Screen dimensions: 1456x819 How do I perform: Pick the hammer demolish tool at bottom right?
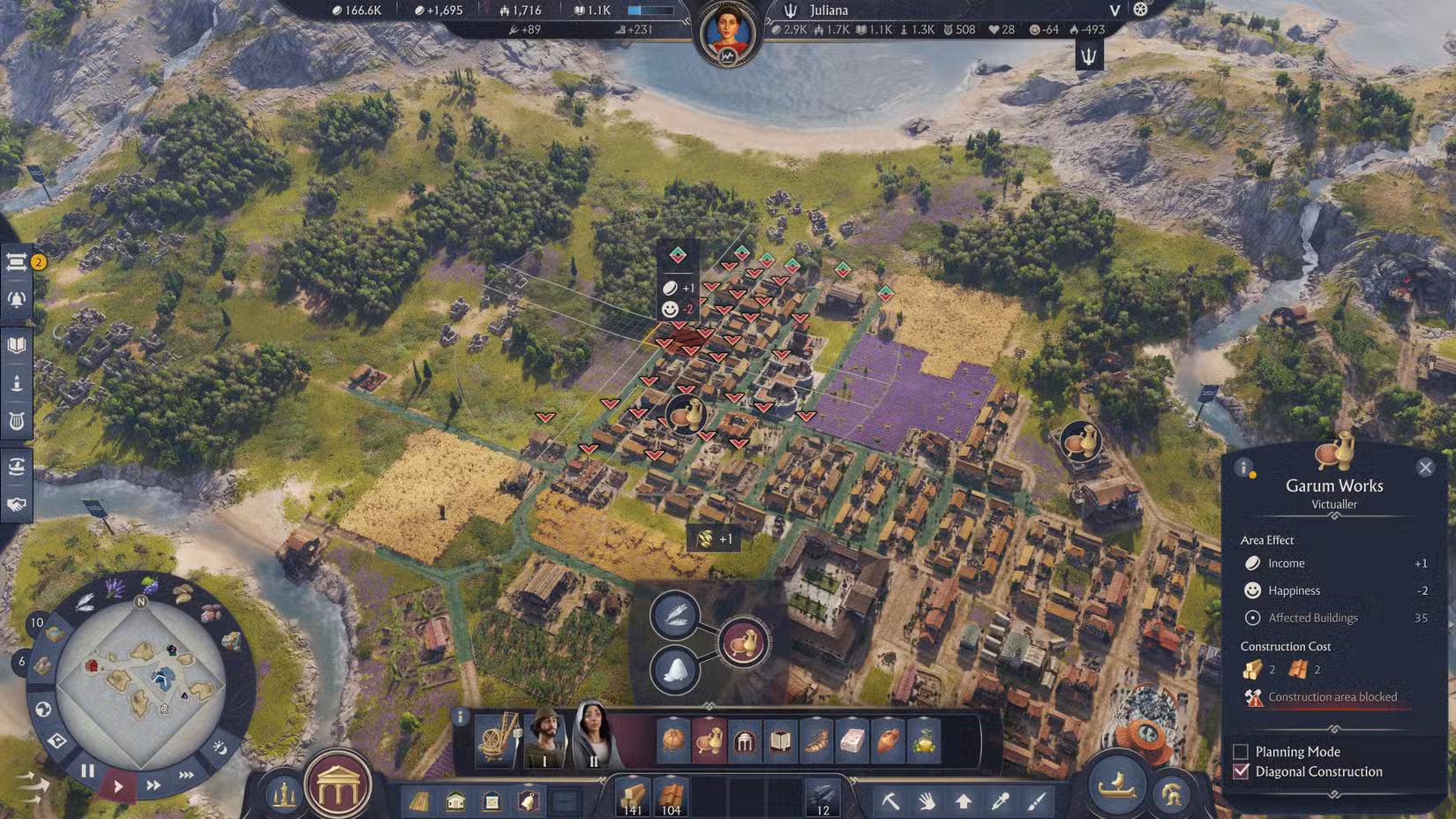click(x=889, y=801)
